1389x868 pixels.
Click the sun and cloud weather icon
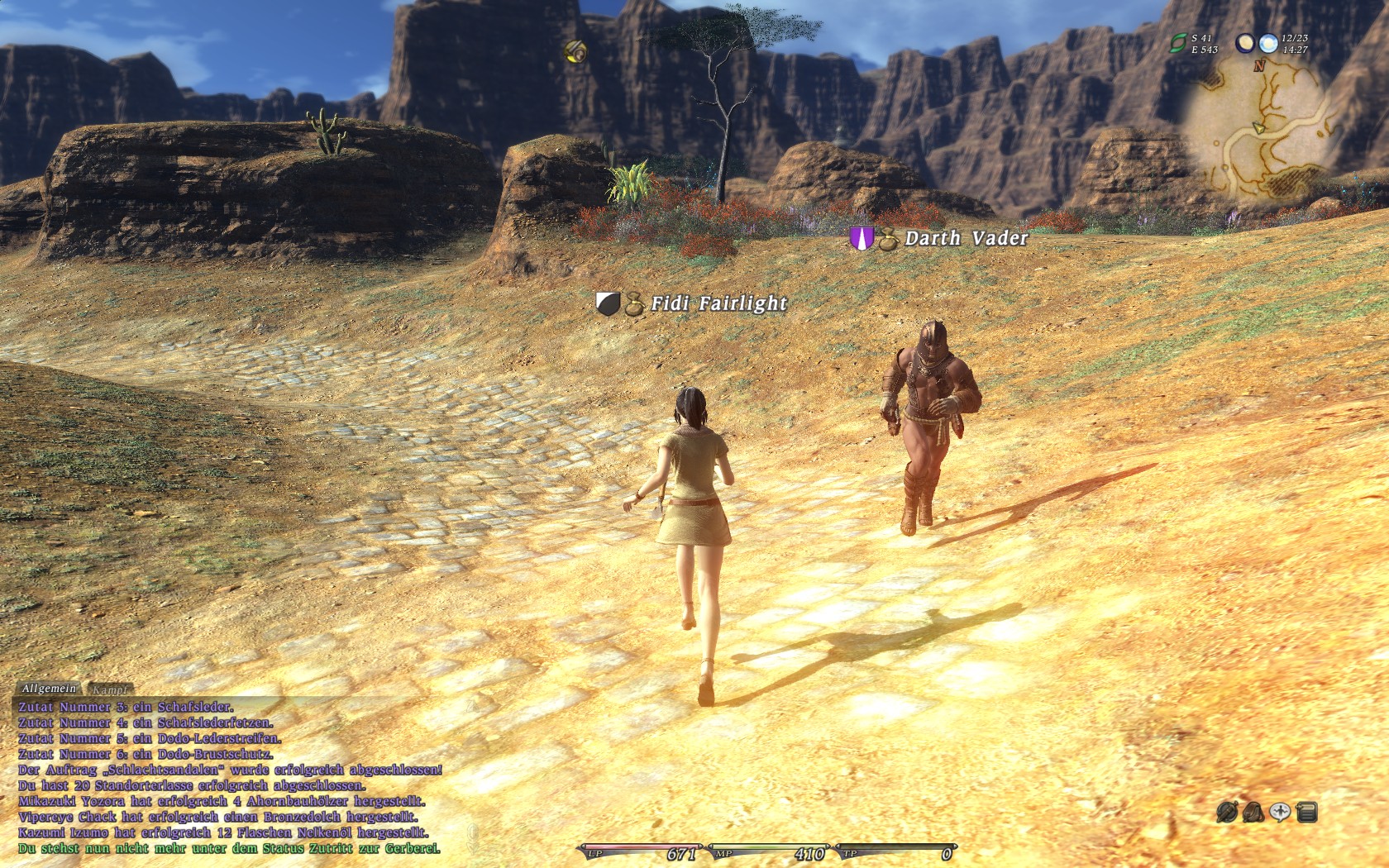[x=1267, y=43]
